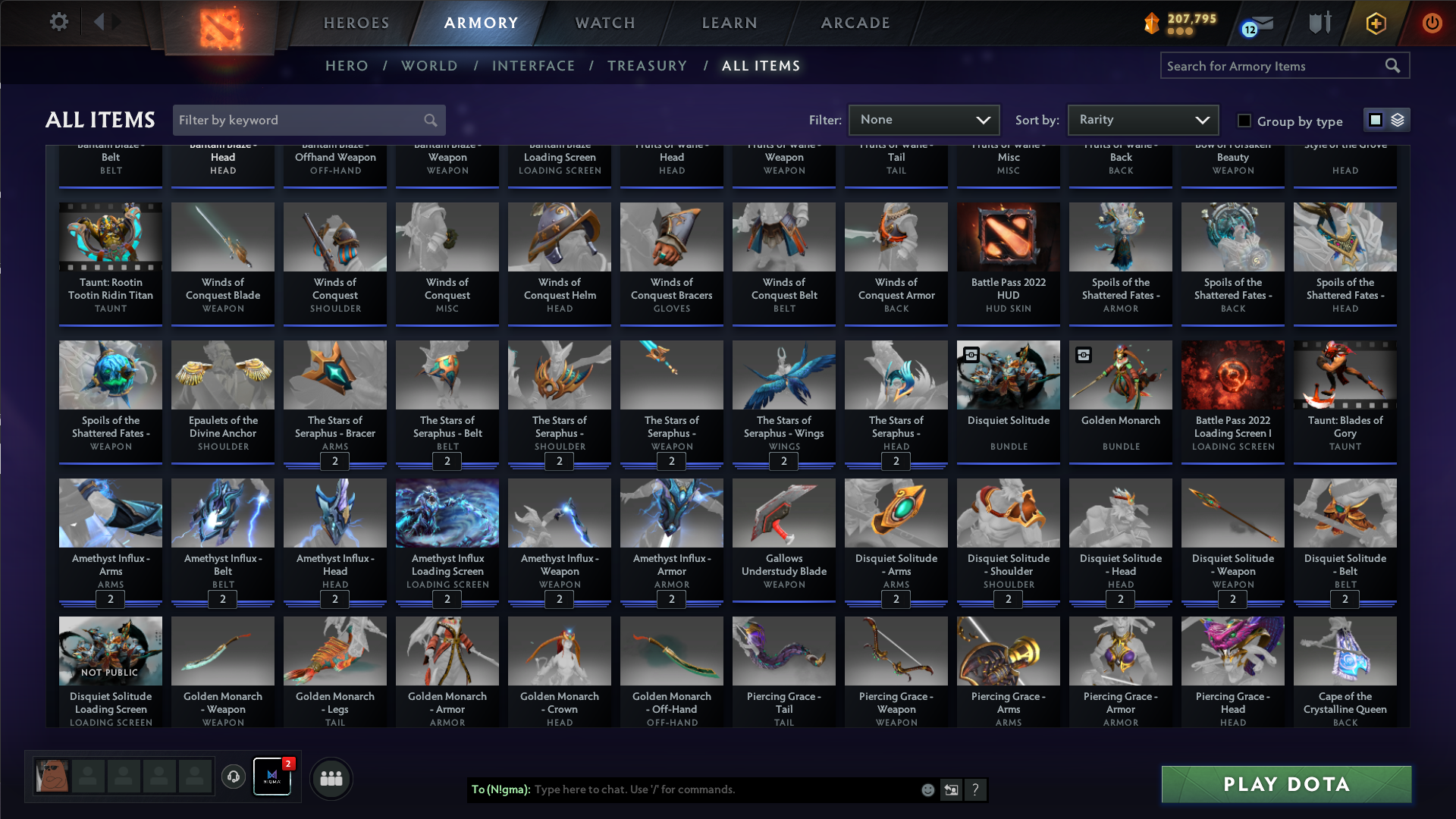Click the magnifying glass in Armory search

coord(1394,66)
